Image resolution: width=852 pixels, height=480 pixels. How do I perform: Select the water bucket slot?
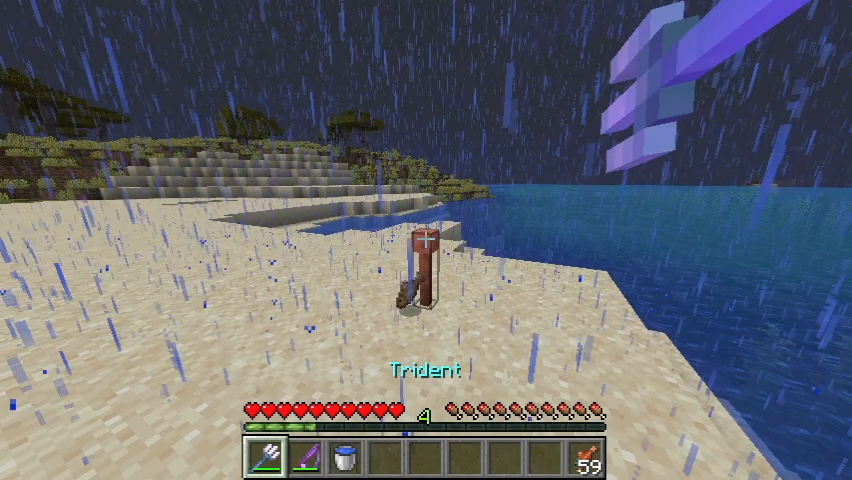pos(345,458)
